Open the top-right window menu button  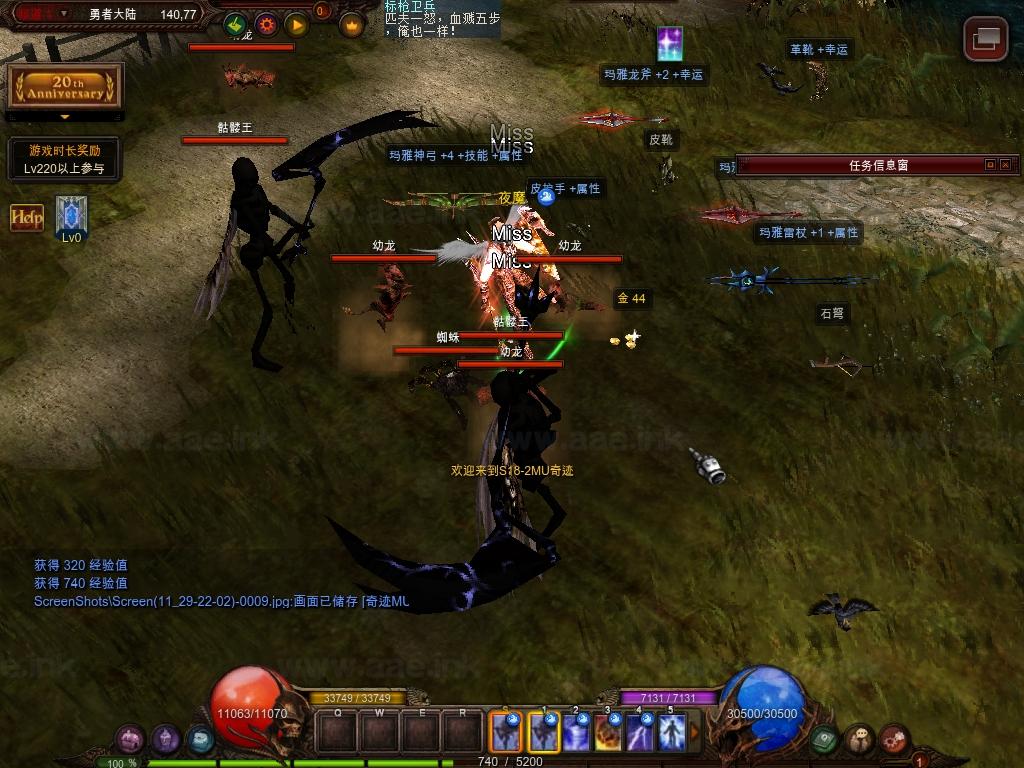point(985,39)
